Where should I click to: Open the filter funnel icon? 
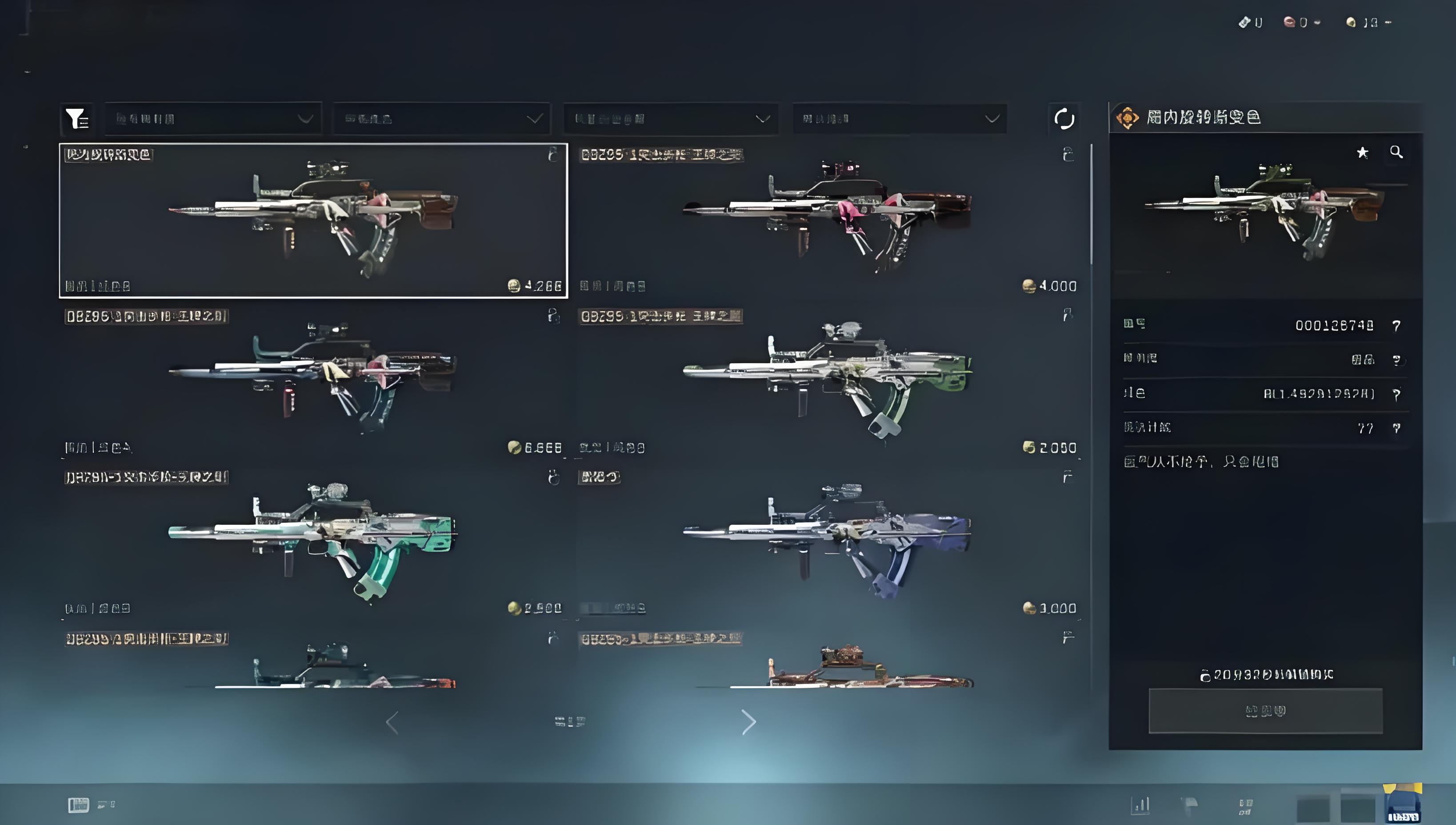click(76, 118)
